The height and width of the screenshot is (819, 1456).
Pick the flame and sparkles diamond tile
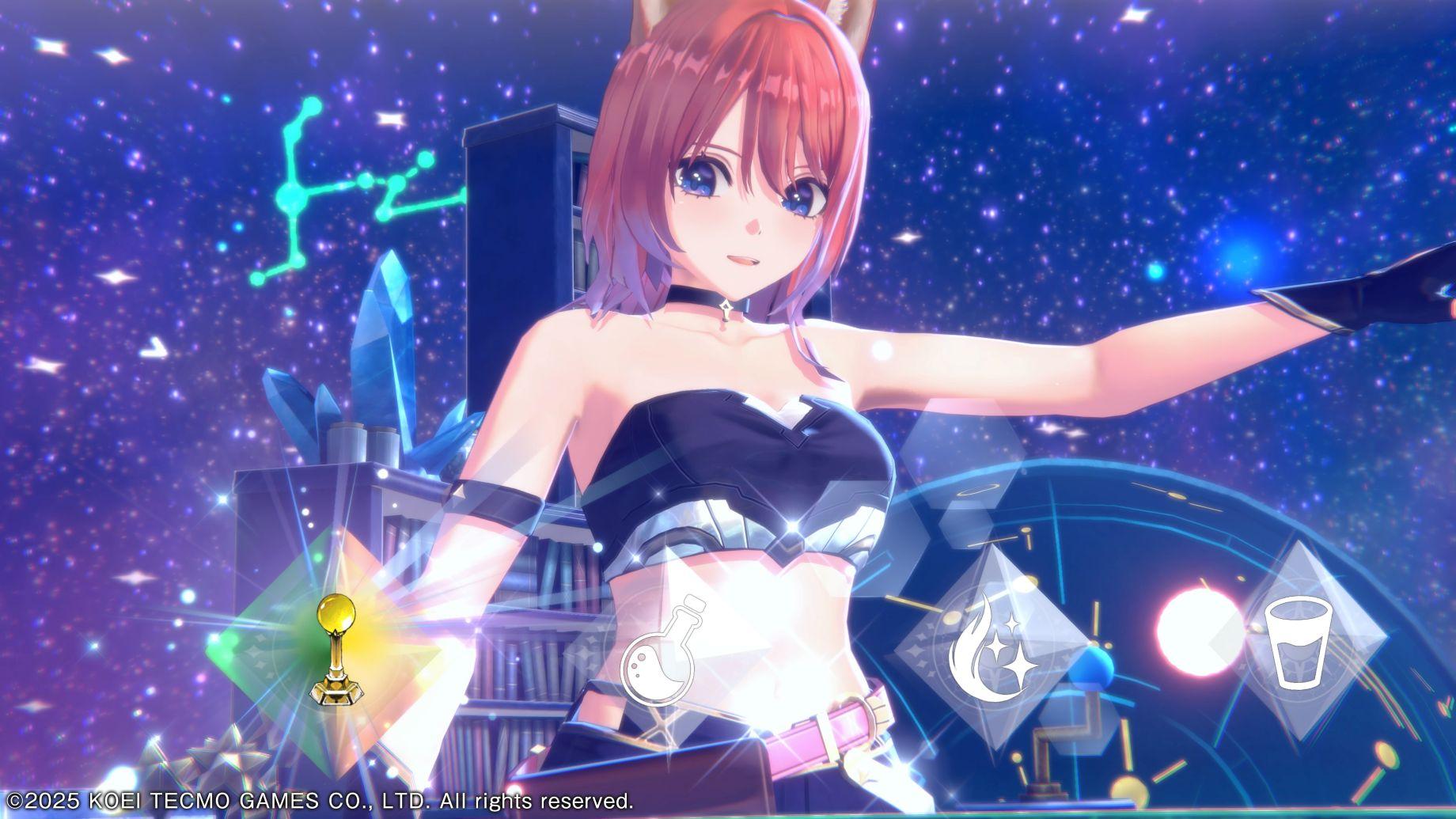coord(989,650)
